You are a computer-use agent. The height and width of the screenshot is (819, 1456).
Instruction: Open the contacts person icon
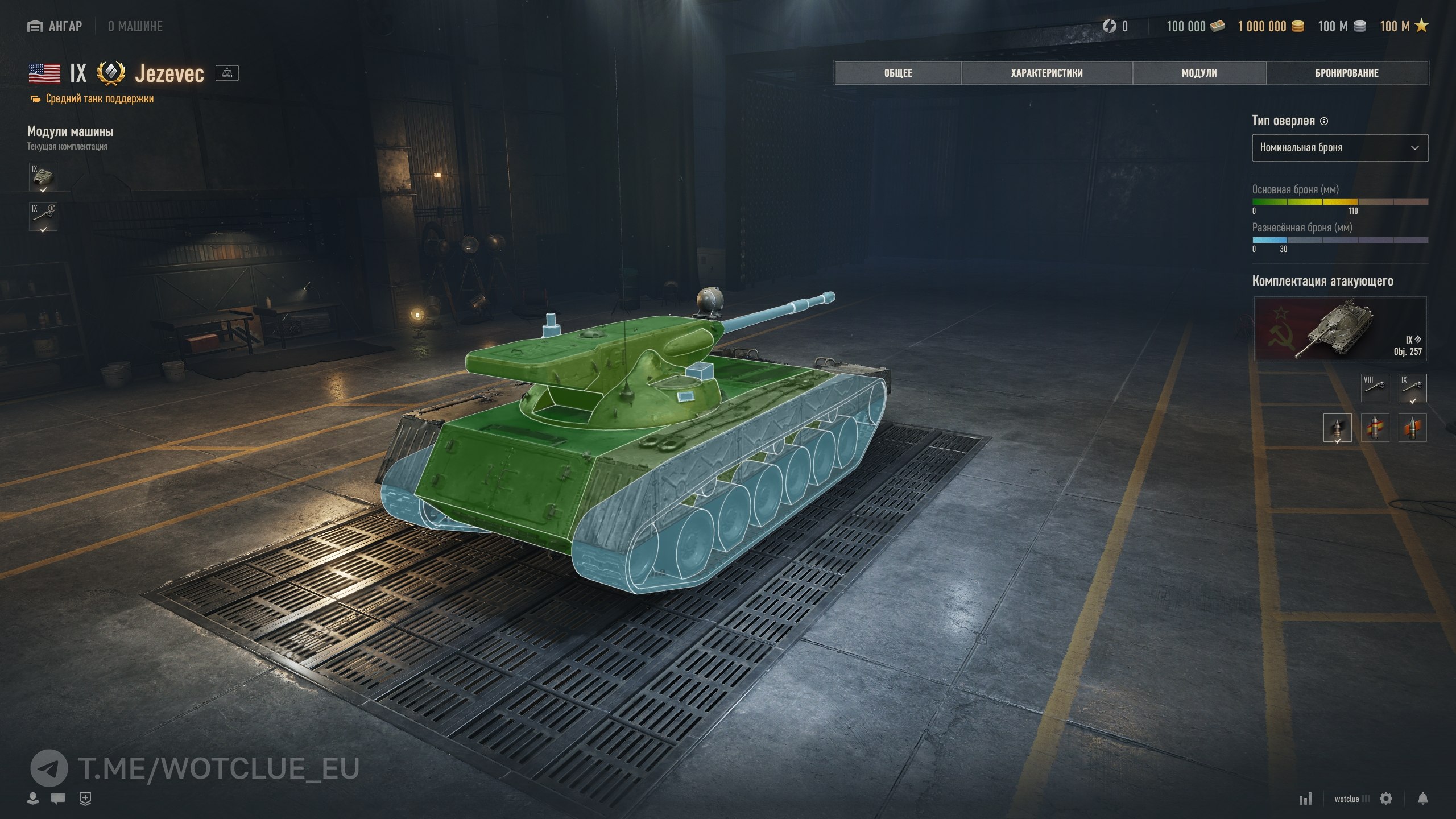tap(33, 799)
